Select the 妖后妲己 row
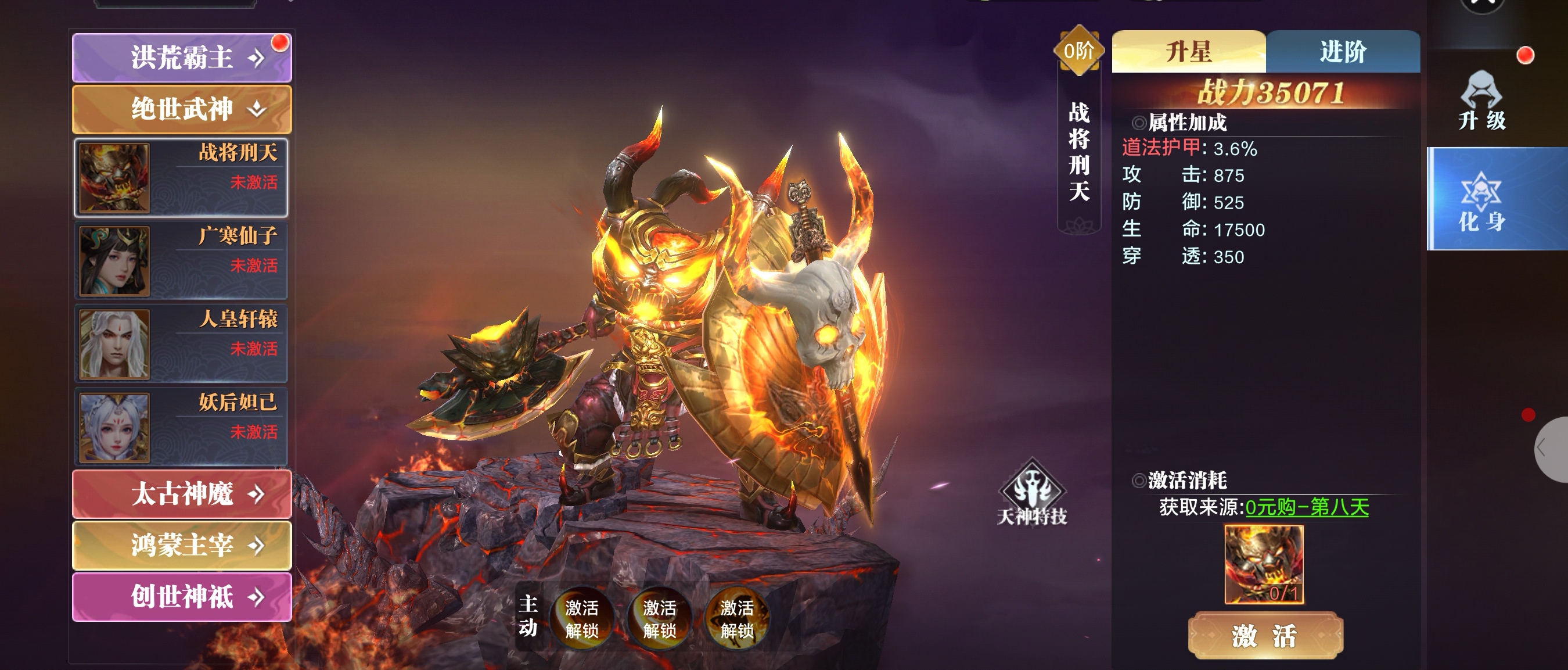The height and width of the screenshot is (670, 1568). pos(181,427)
